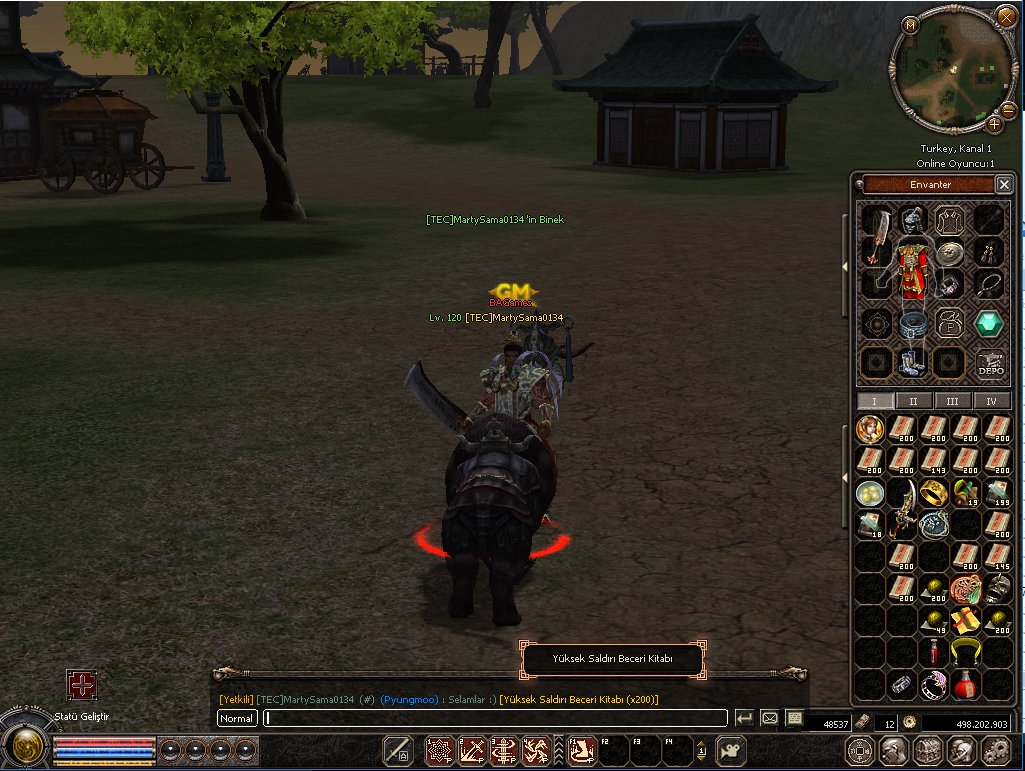1025x771 pixels.
Task: Click the chat input field
Action: pyautogui.click(x=495, y=718)
